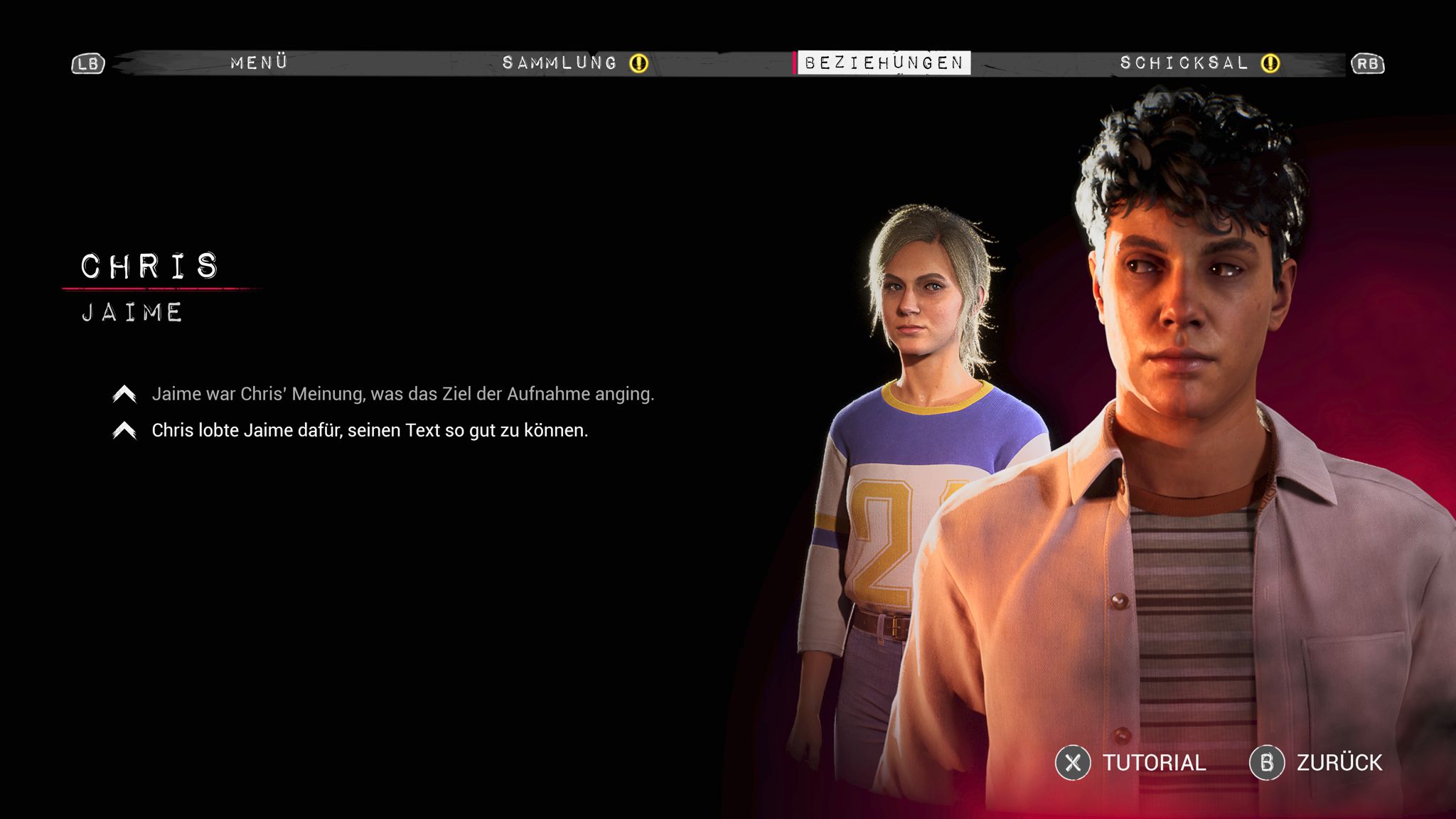
Task: Select Chris in the relationship list
Action: [x=150, y=267]
